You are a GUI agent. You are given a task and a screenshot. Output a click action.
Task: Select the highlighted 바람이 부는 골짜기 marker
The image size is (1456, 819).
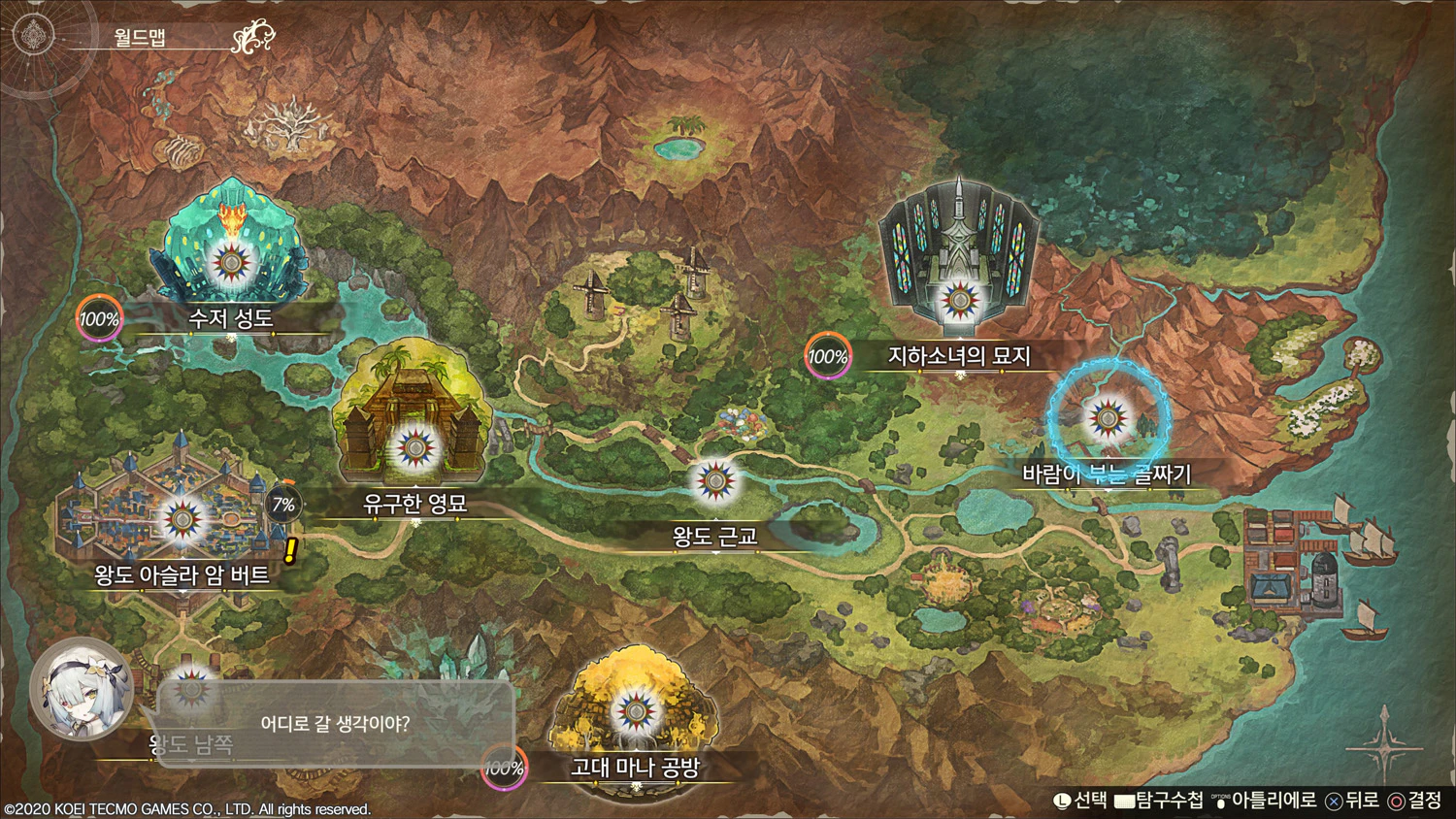coord(1108,419)
